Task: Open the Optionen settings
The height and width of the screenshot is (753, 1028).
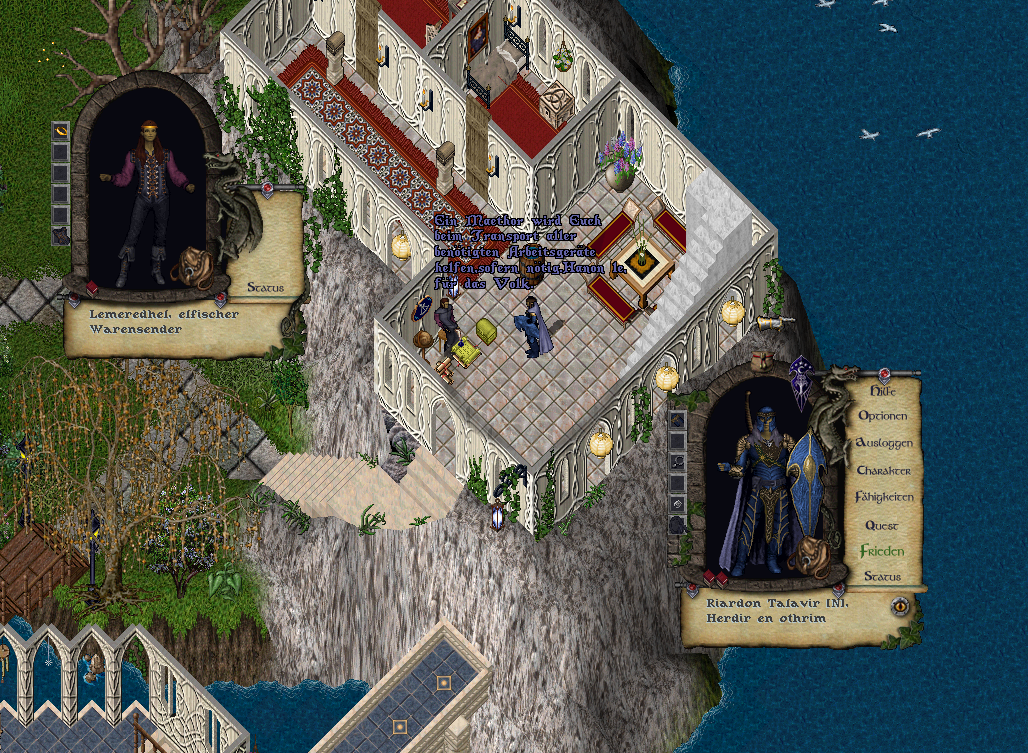Action: tap(882, 416)
